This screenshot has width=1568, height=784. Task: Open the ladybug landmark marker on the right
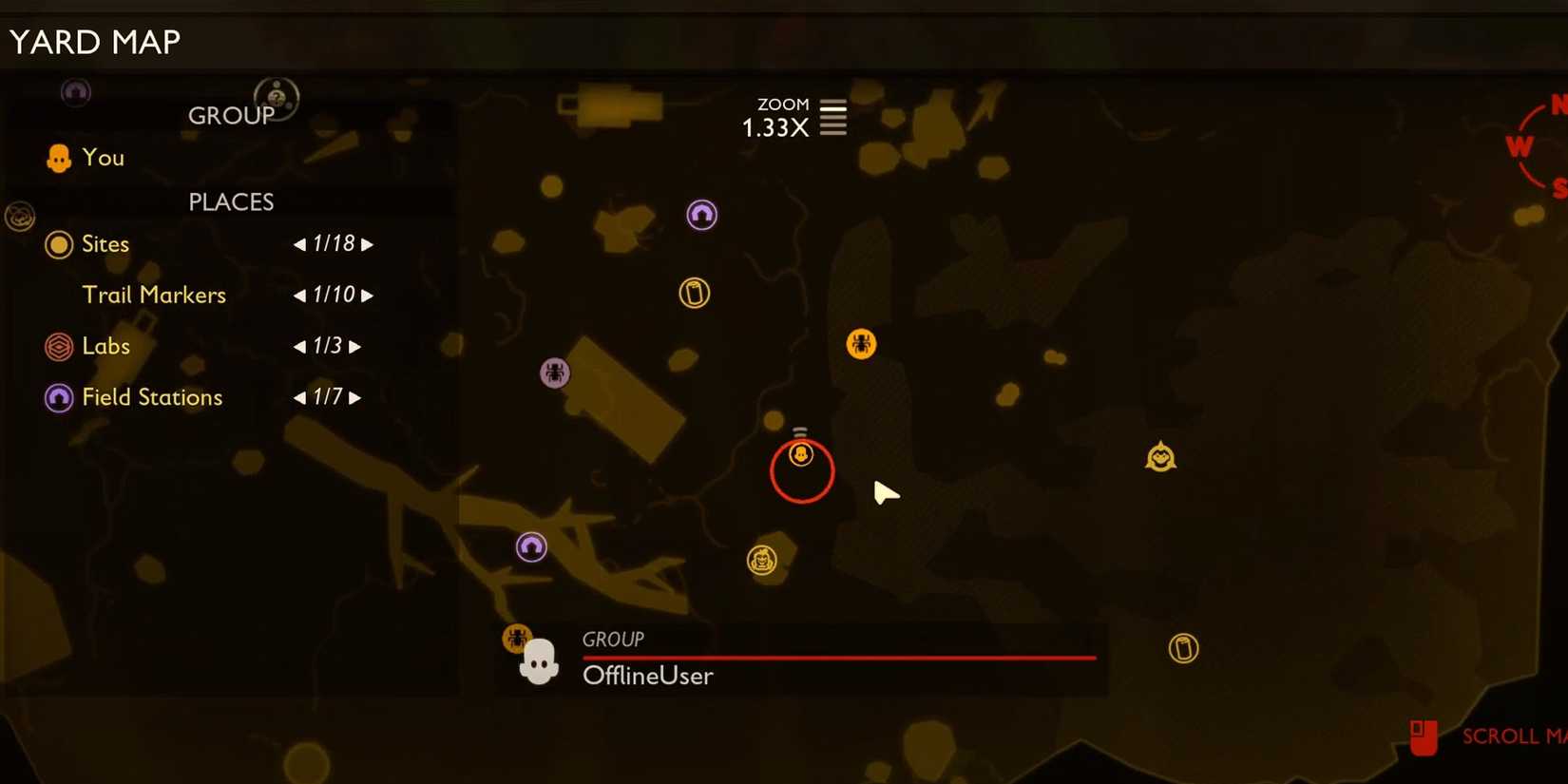point(1161,457)
